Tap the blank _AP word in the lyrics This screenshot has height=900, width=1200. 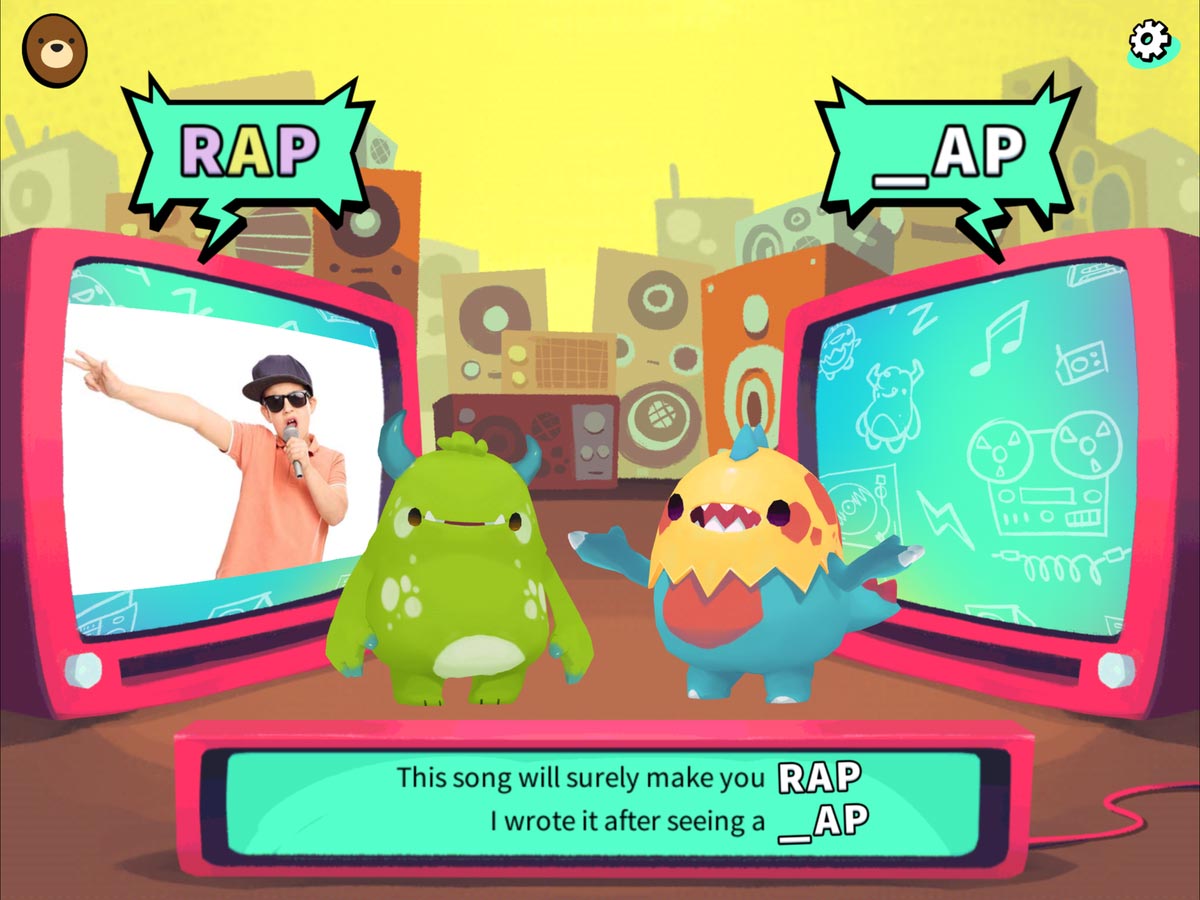pyautogui.click(x=823, y=821)
